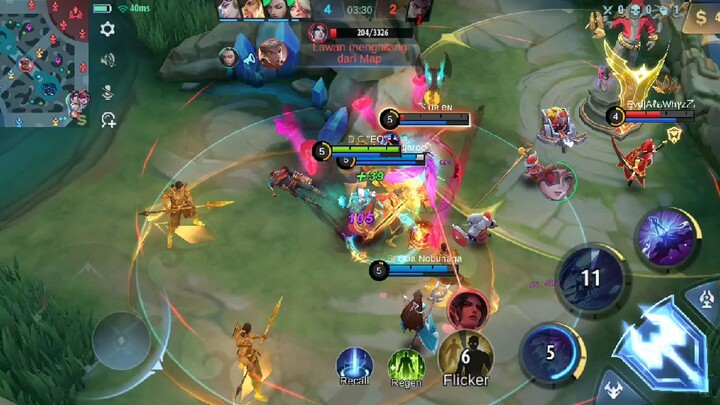Tap the movement joystick pad
720x405 pixels.
[122, 339]
